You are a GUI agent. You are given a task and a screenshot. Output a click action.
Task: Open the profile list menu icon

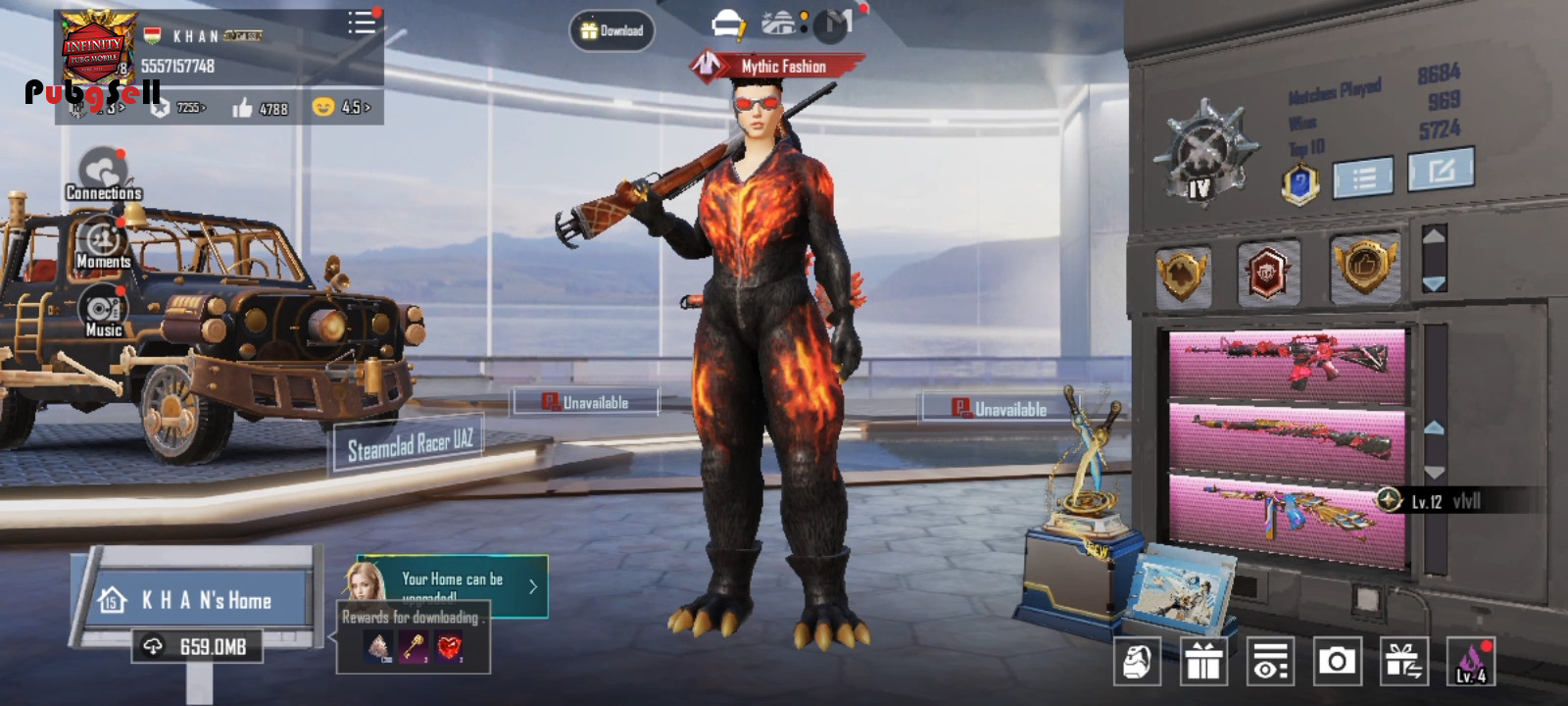(361, 23)
